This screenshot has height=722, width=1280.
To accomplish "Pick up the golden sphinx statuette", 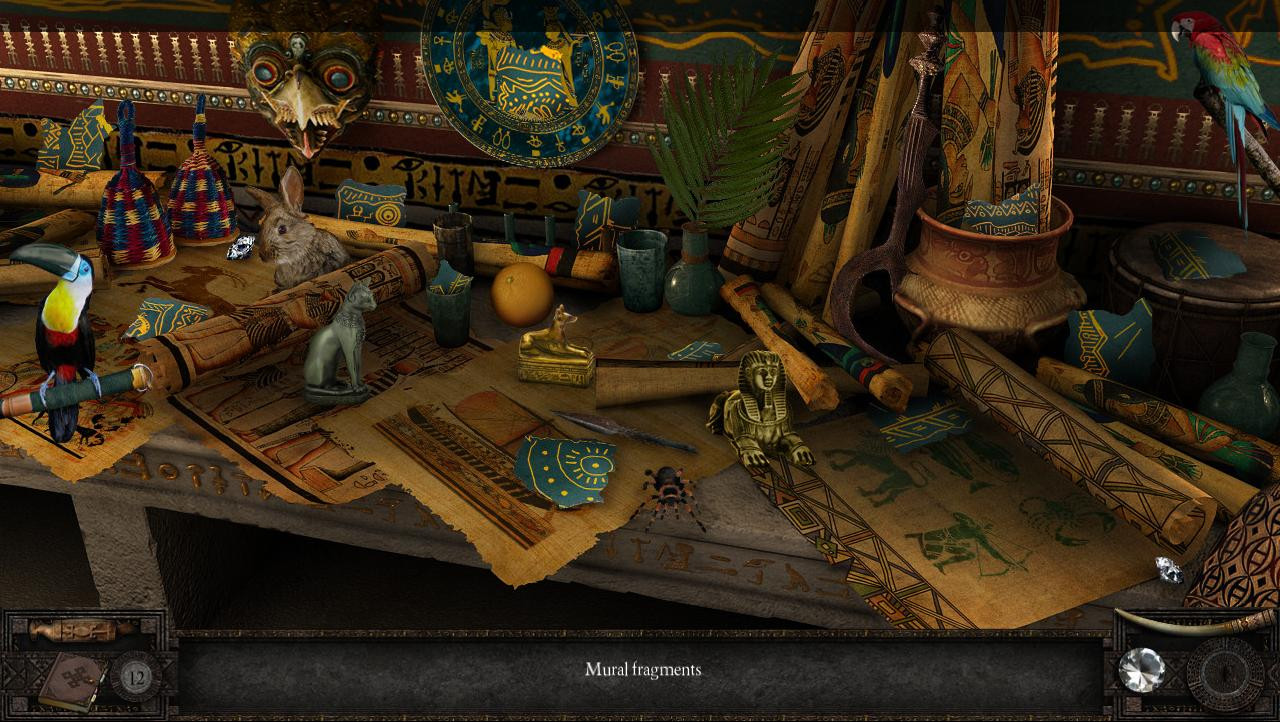I will pos(765,415).
